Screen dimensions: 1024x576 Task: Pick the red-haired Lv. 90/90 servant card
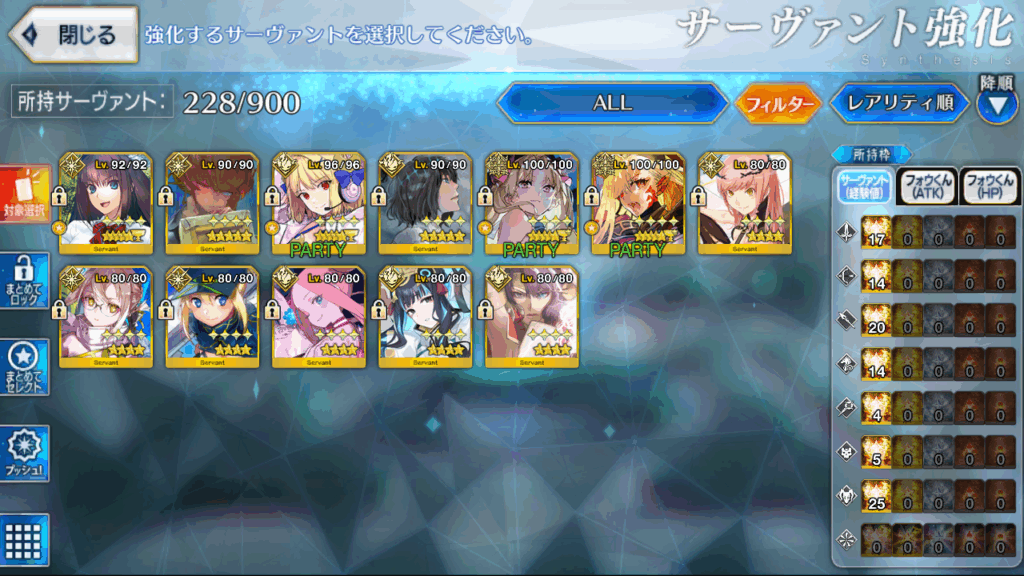point(212,202)
